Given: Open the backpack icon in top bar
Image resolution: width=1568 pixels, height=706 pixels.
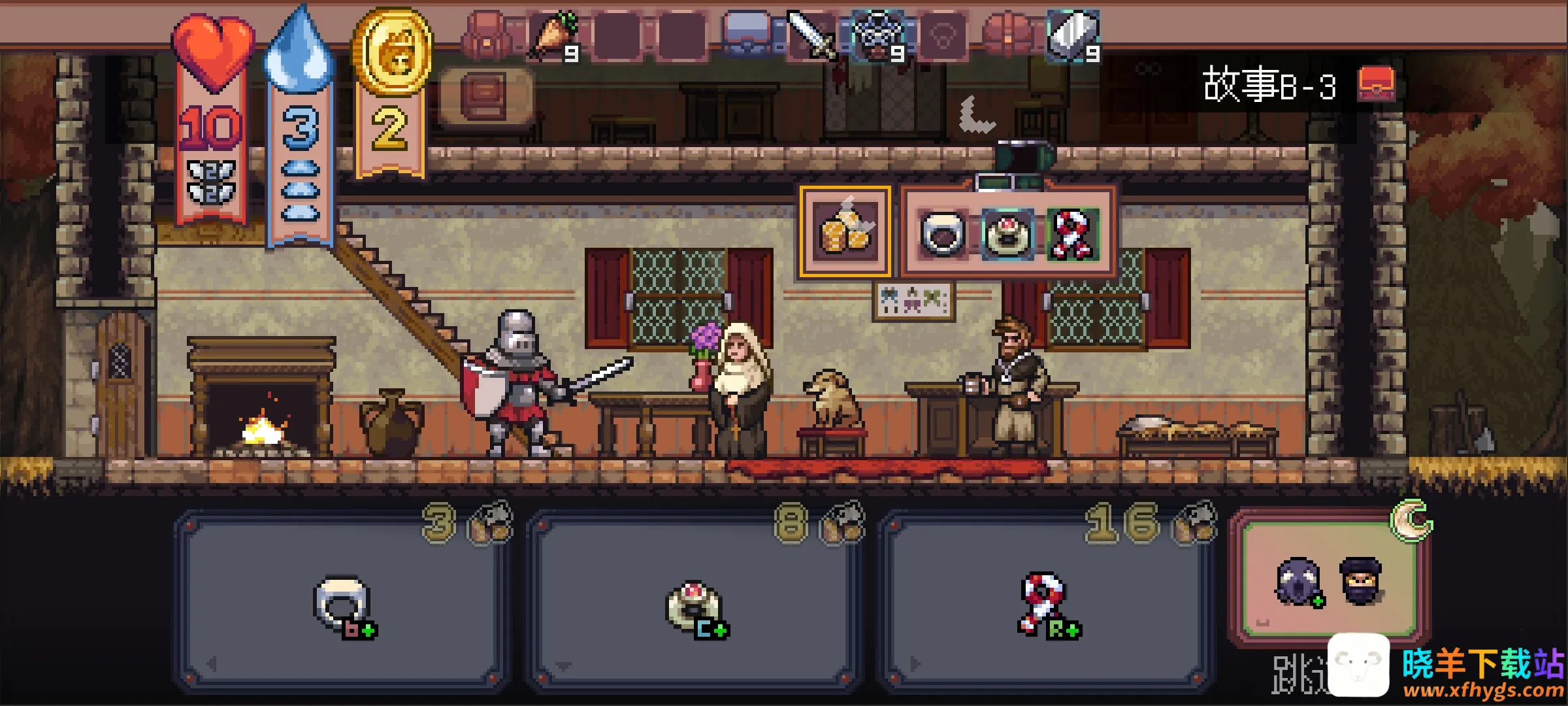Looking at the screenshot, I should (487, 36).
